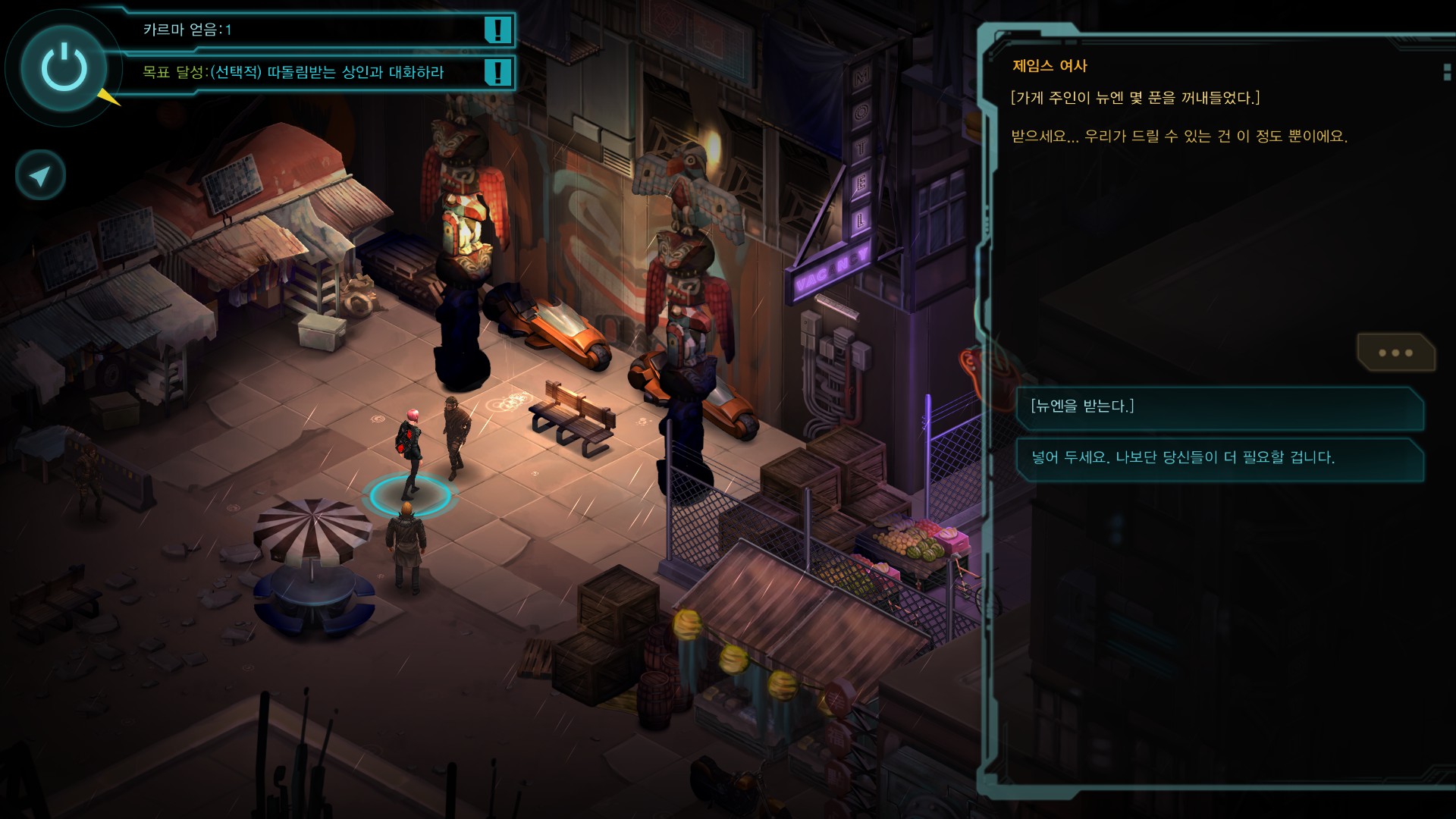The image size is (1456, 819).
Task: Choose the reply "[뉴엔을 받는다.]"
Action: click(1219, 407)
